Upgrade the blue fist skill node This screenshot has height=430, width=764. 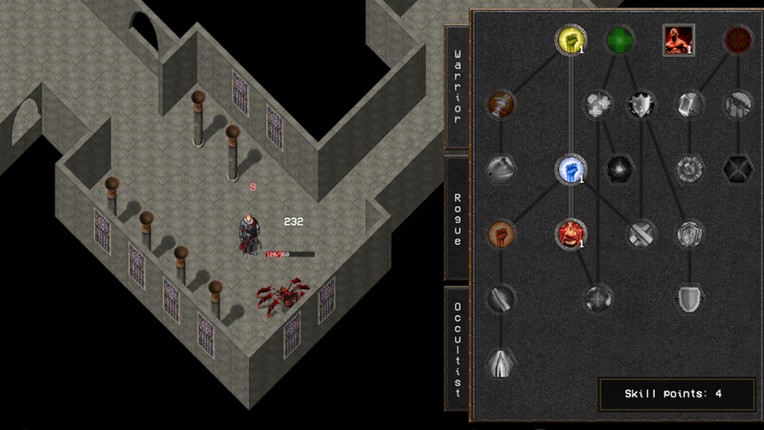(x=570, y=168)
